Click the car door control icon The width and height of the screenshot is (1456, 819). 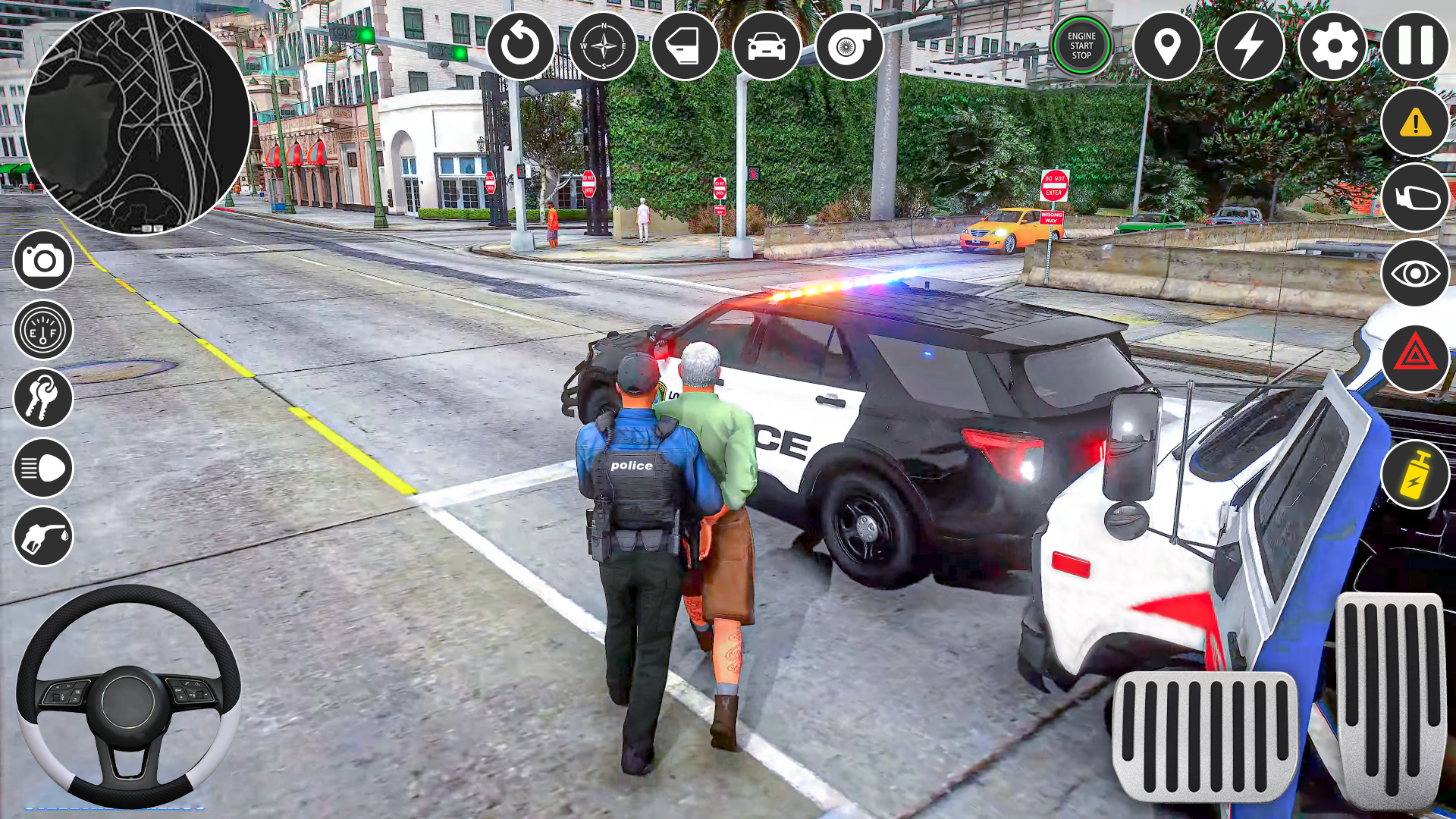pyautogui.click(x=684, y=47)
